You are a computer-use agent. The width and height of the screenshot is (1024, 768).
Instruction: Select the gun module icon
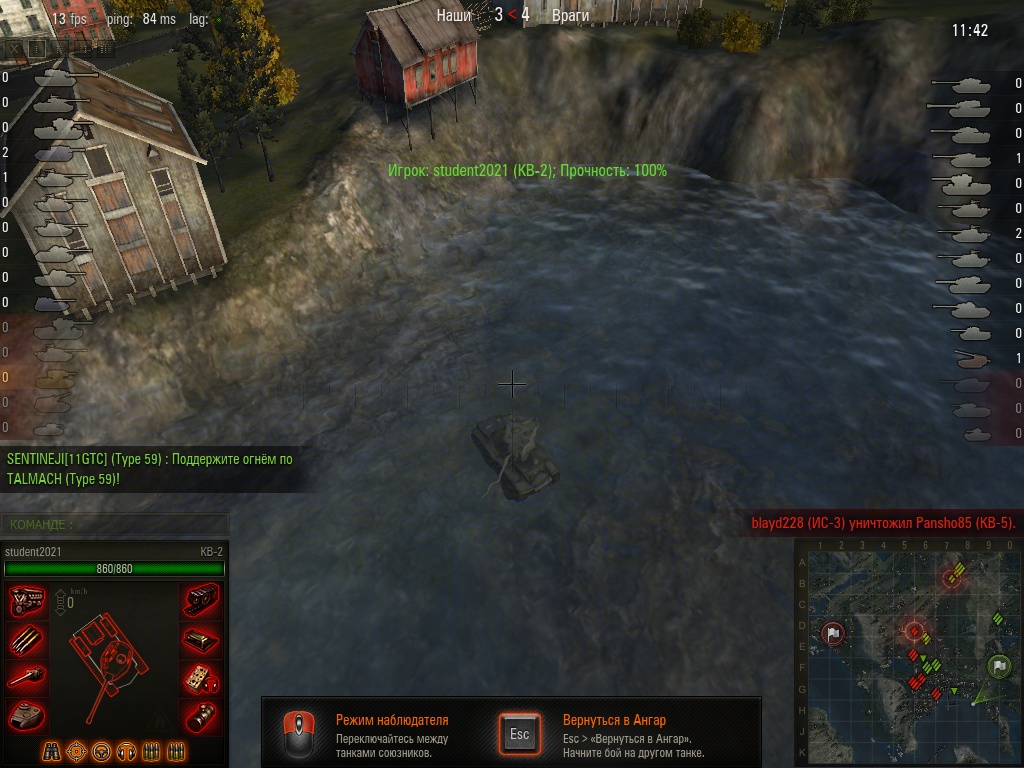click(27, 678)
